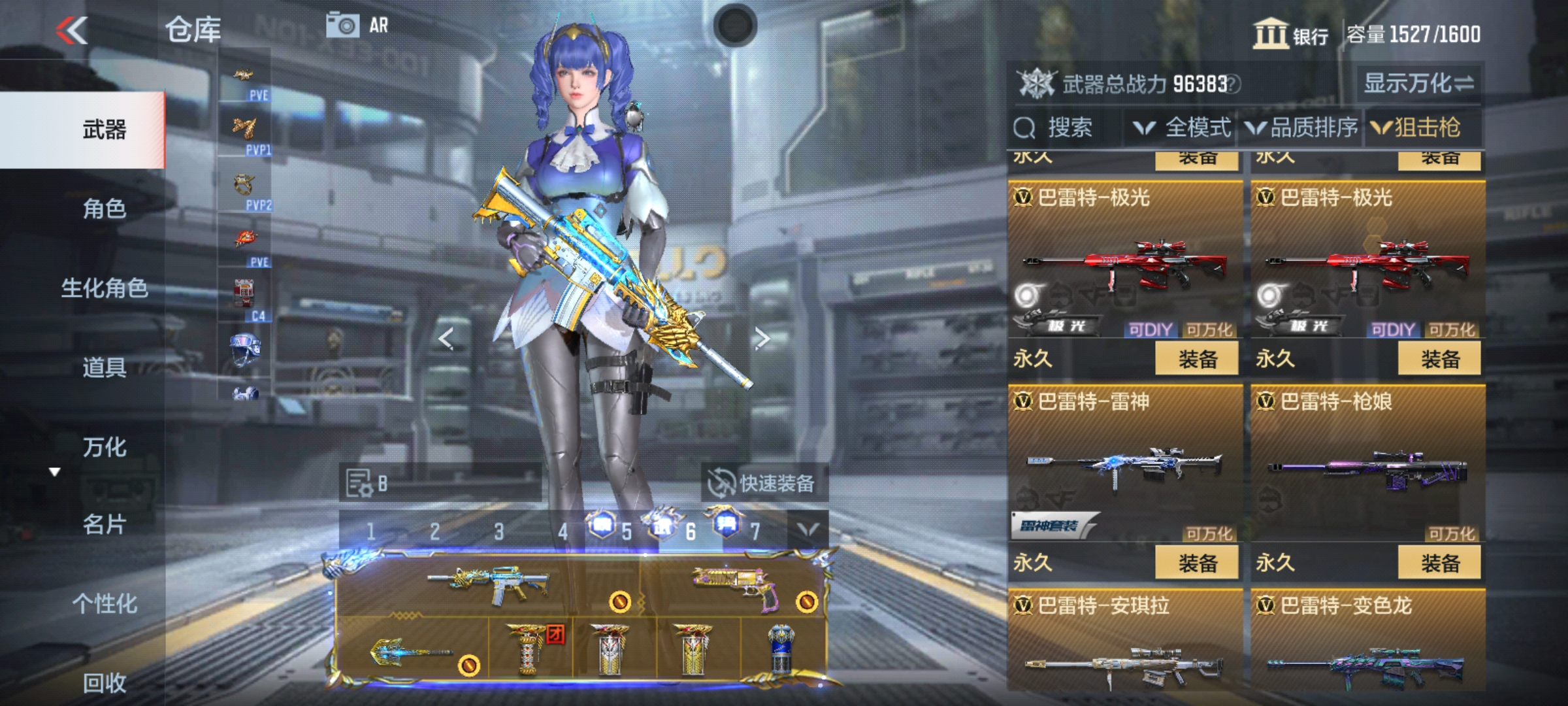Image resolution: width=1568 pixels, height=706 pixels.
Task: Toggle the 显示万化 display switch
Action: pos(1418,84)
